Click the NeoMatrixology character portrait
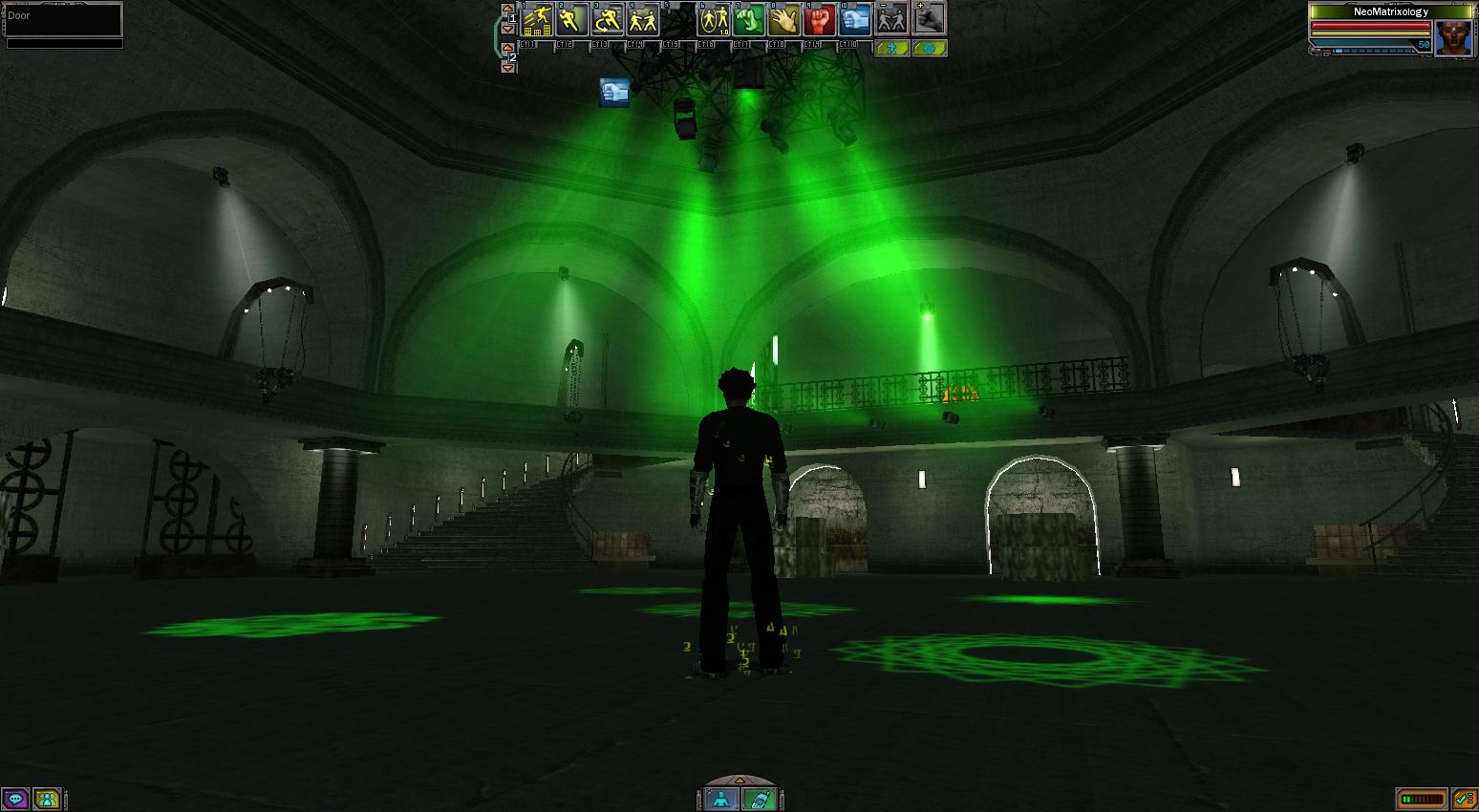This screenshot has width=1479, height=812. pyautogui.click(x=1453, y=37)
